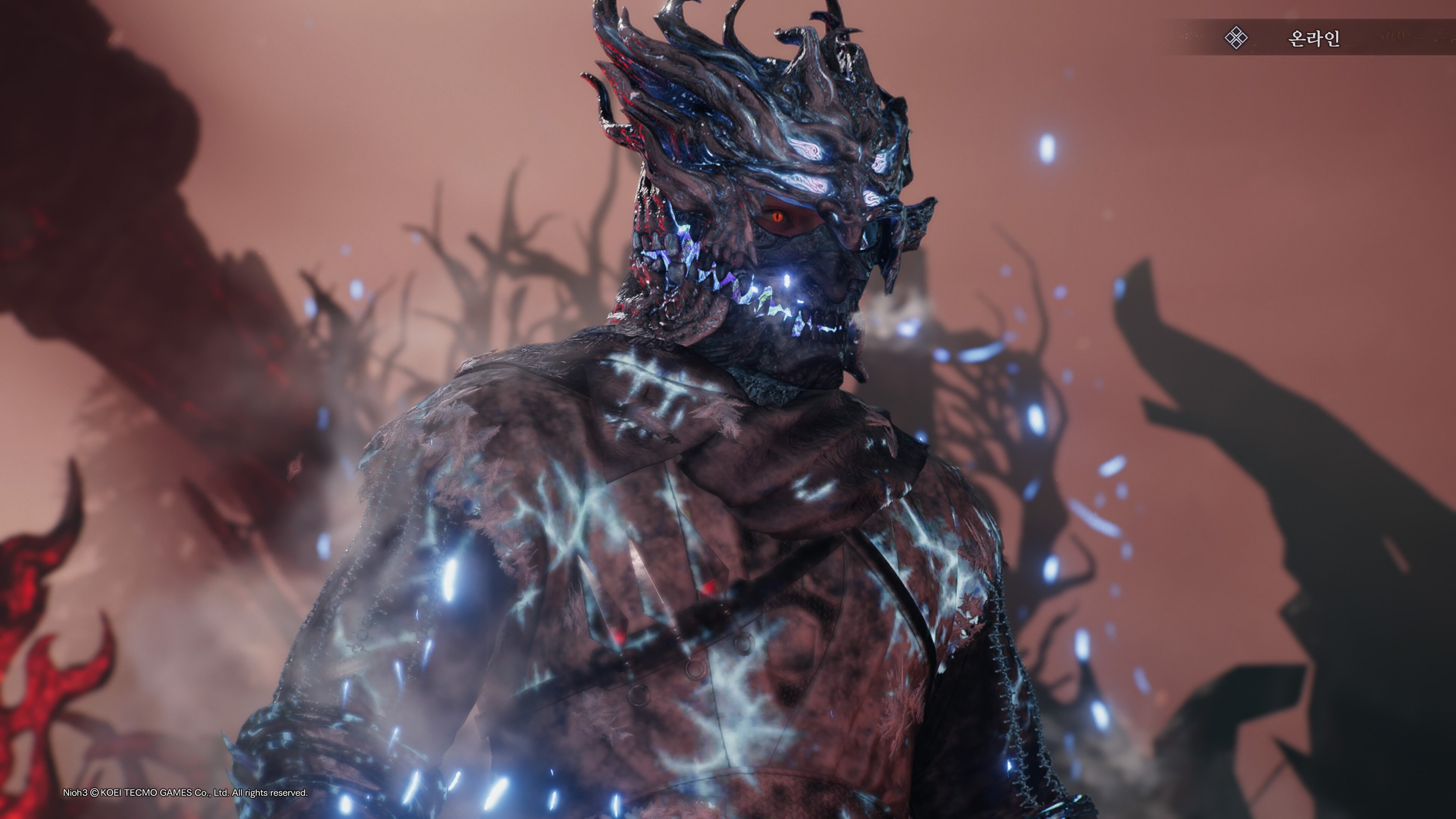The height and width of the screenshot is (819, 1456).
Task: Click the 온라인 online status label
Action: click(x=1313, y=38)
